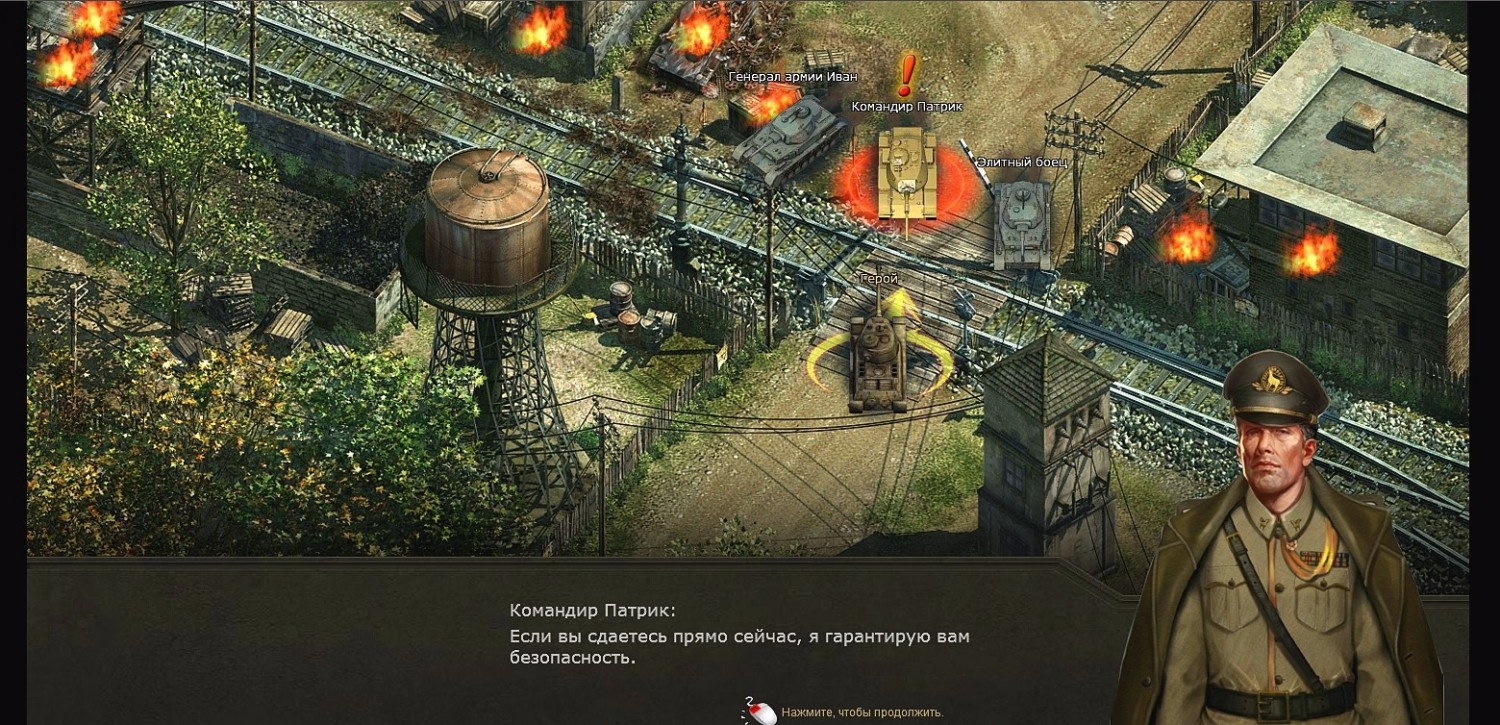
Task: Select the Герой tank with yellow arrows
Action: pyautogui.click(x=879, y=362)
